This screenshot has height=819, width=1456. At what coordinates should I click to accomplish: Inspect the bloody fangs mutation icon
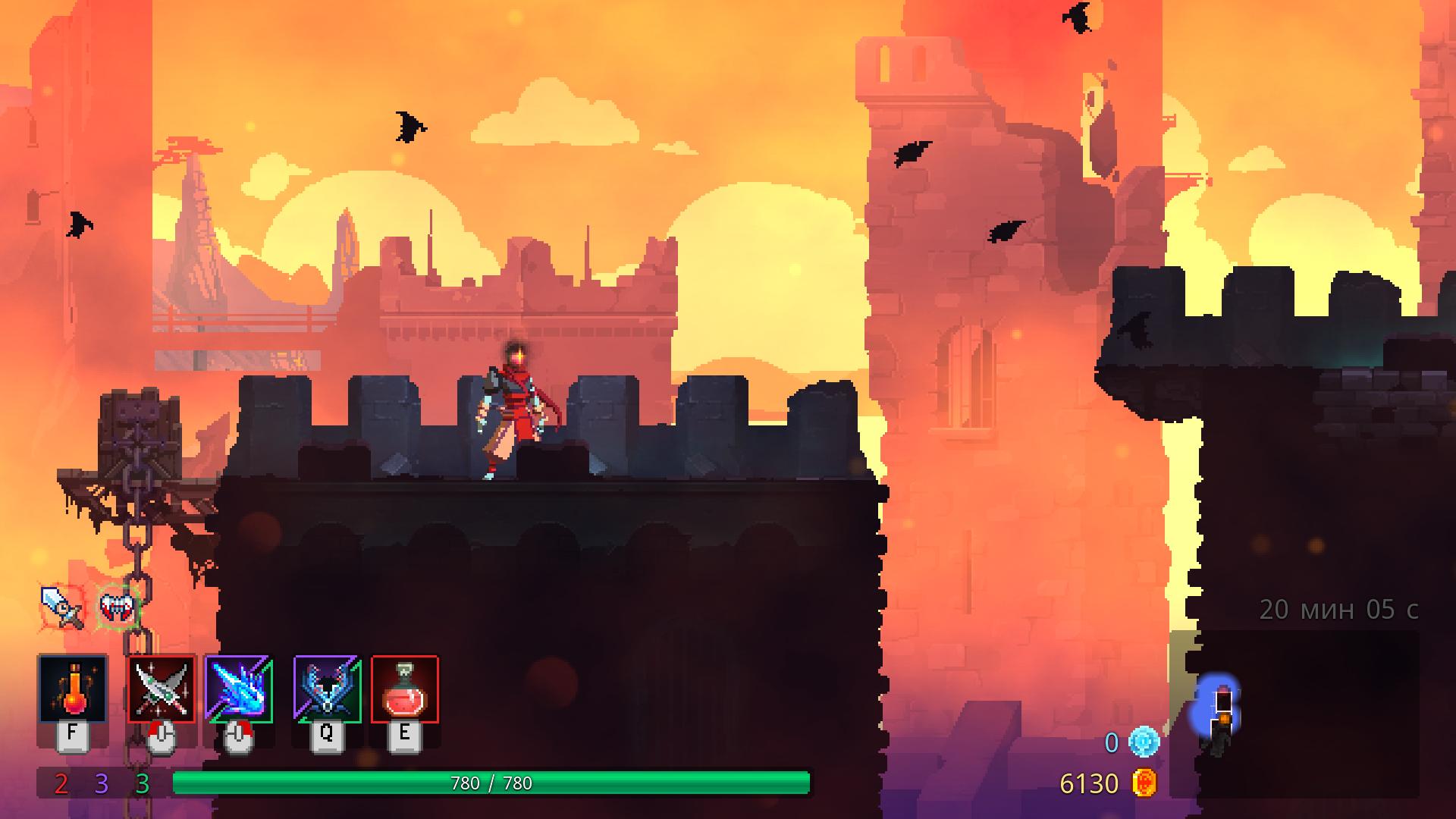[118, 607]
